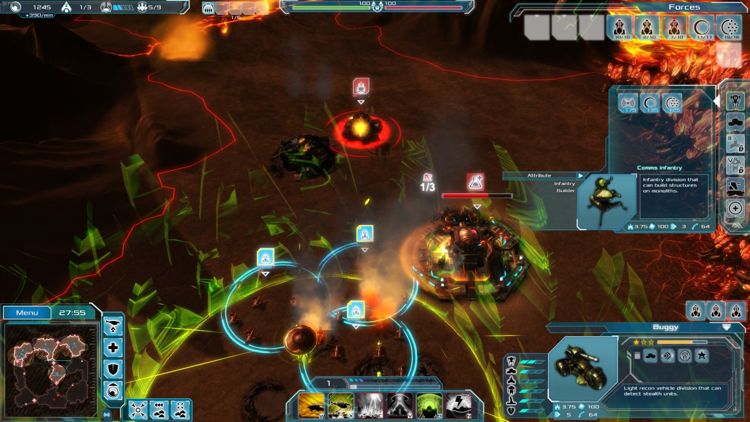
Task: Select the first yellow buggy unit card
Action: [x=312, y=405]
